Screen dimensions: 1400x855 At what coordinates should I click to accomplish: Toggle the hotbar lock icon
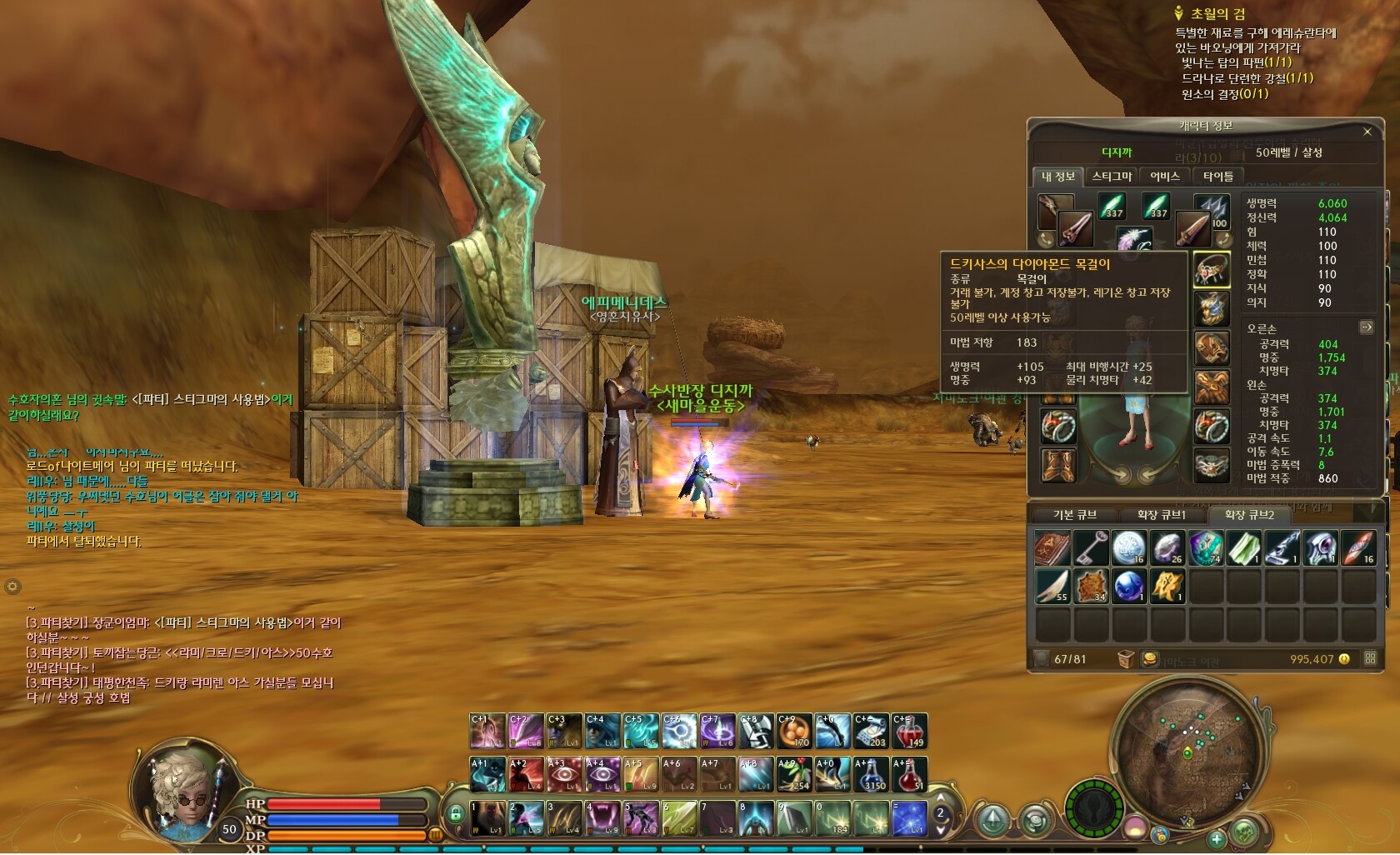coord(455,813)
